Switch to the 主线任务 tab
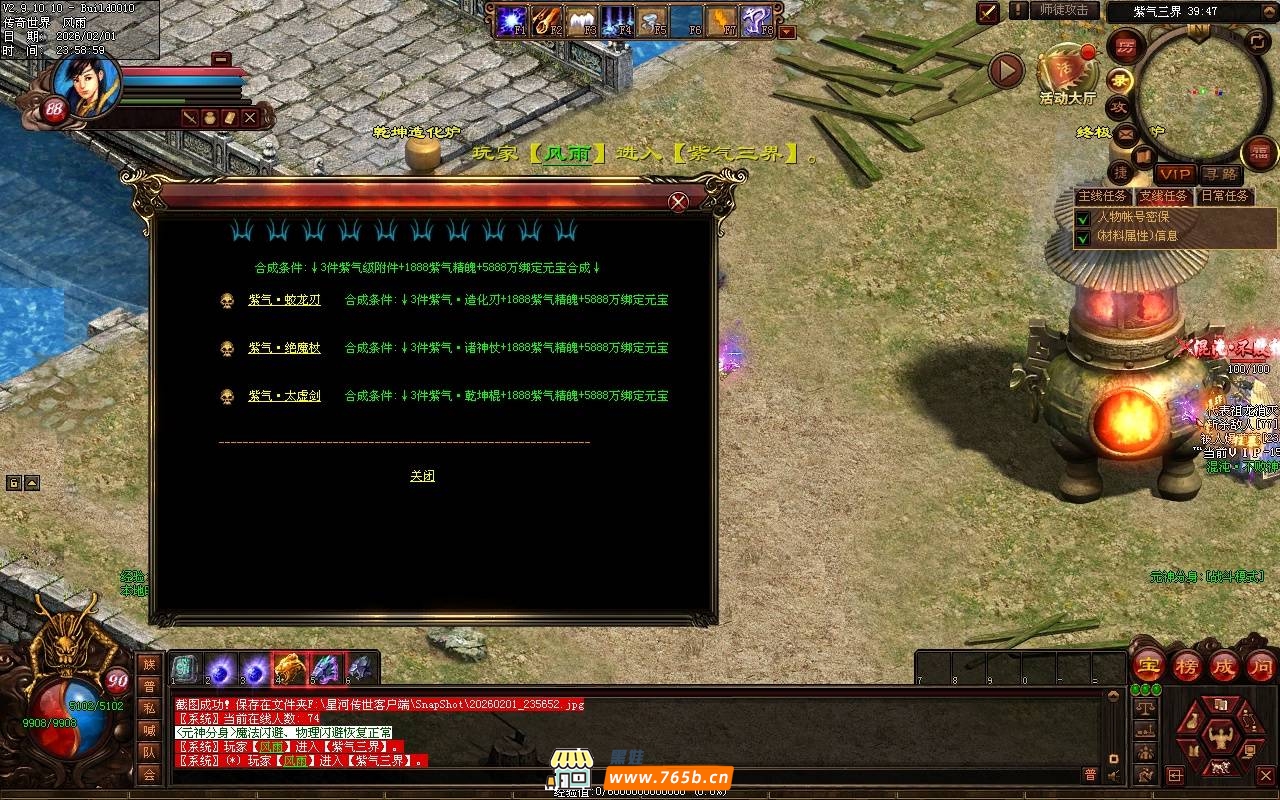Viewport: 1280px width, 800px height. pyautogui.click(x=1103, y=196)
